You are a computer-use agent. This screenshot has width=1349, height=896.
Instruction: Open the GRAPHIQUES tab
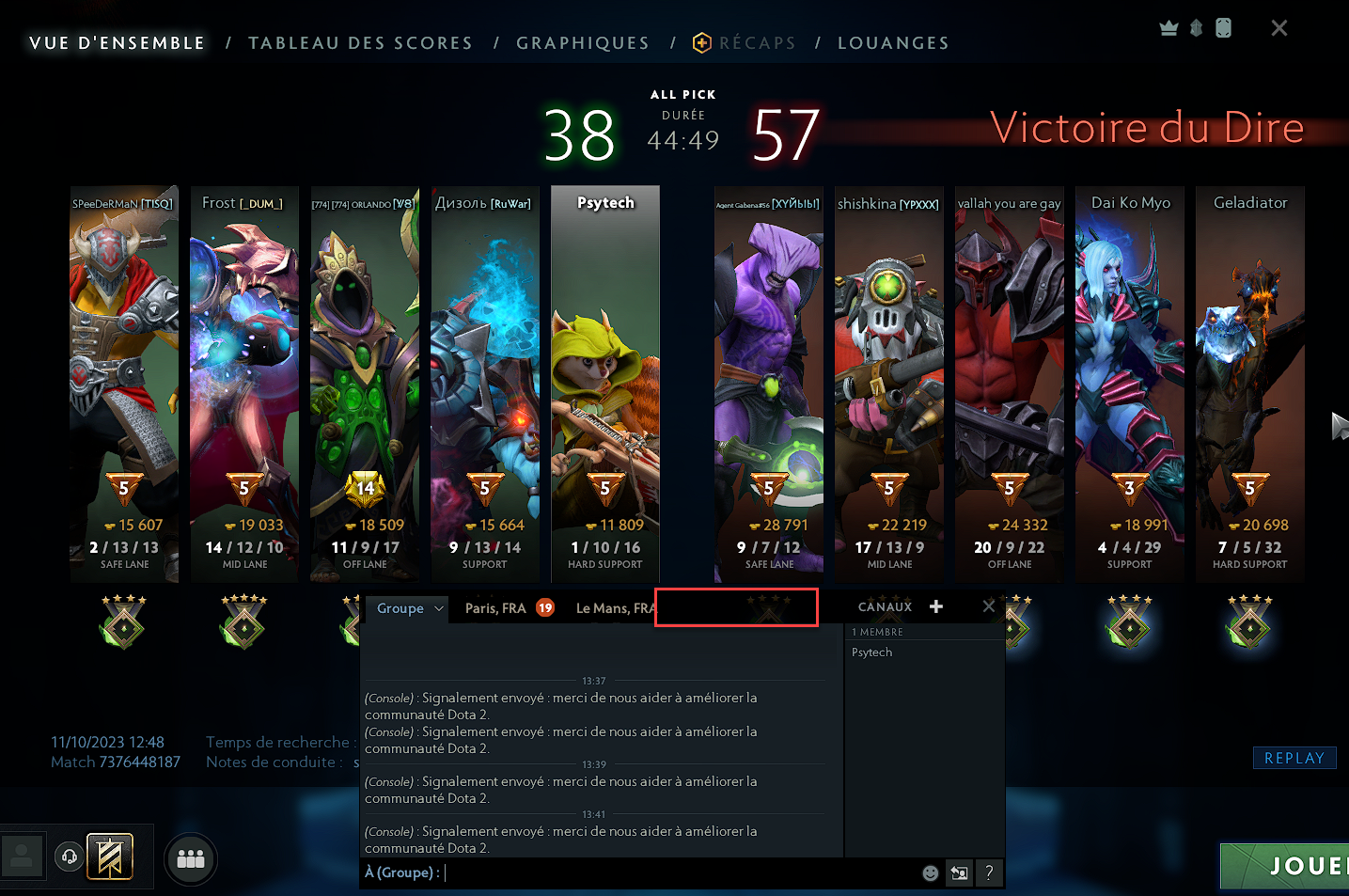(582, 42)
